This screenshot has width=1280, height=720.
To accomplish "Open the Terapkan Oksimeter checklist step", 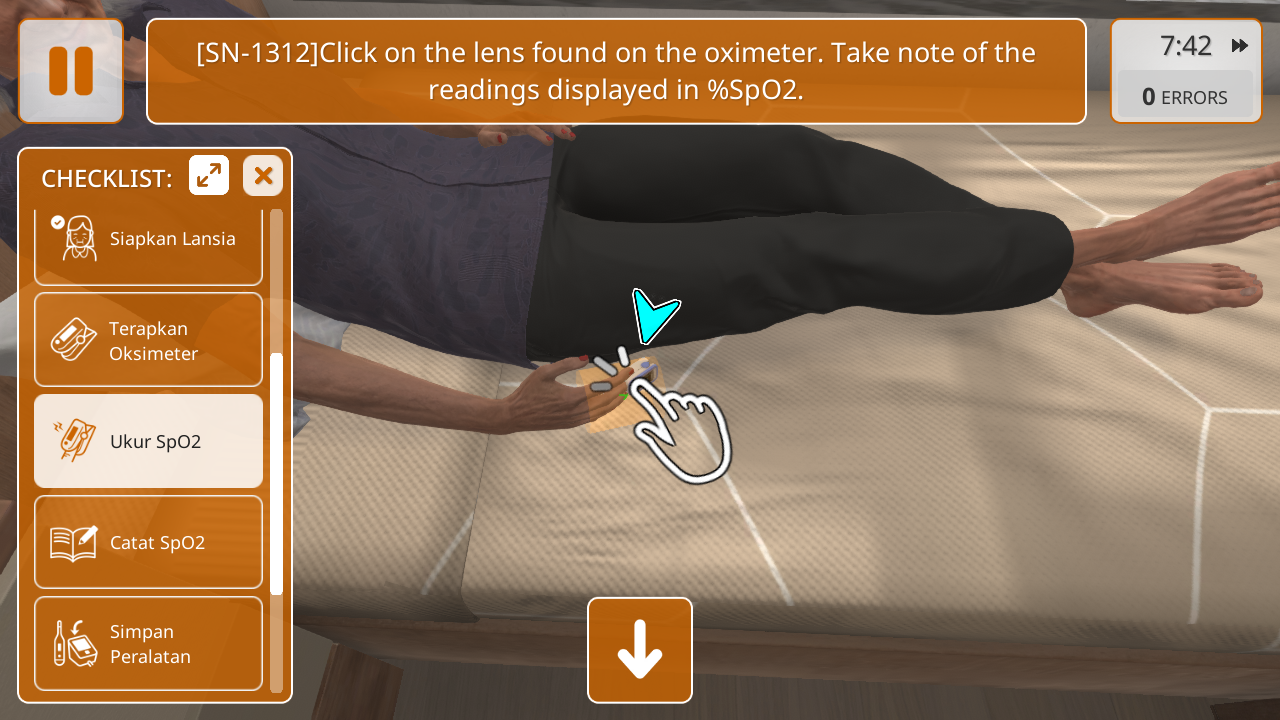I will [x=148, y=340].
